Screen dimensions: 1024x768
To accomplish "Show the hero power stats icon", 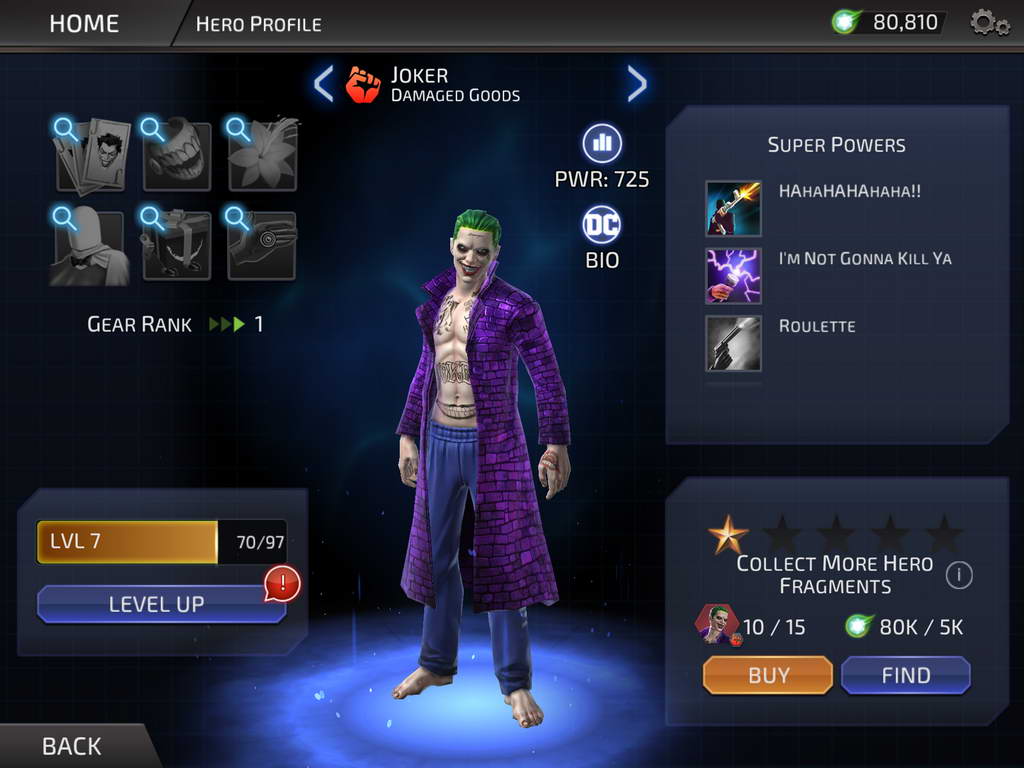I will 602,143.
